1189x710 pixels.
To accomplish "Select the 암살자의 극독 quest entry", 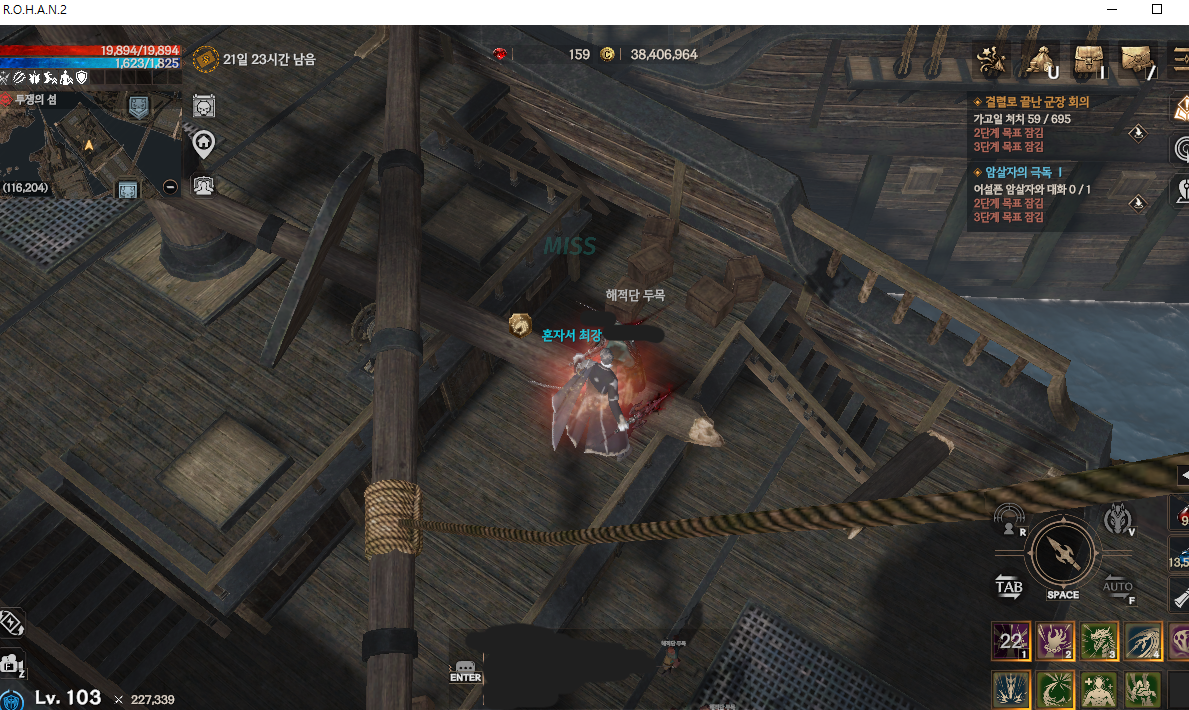I will [x=1027, y=172].
